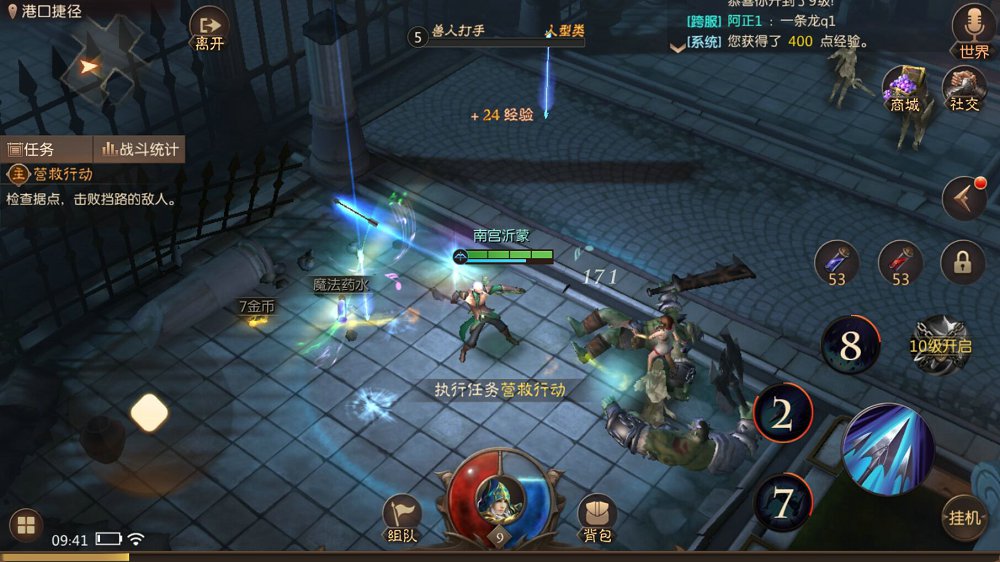Viewport: 1000px width, 562px height.
Task: Toggle 挂机 auto-battle
Action: (965, 517)
